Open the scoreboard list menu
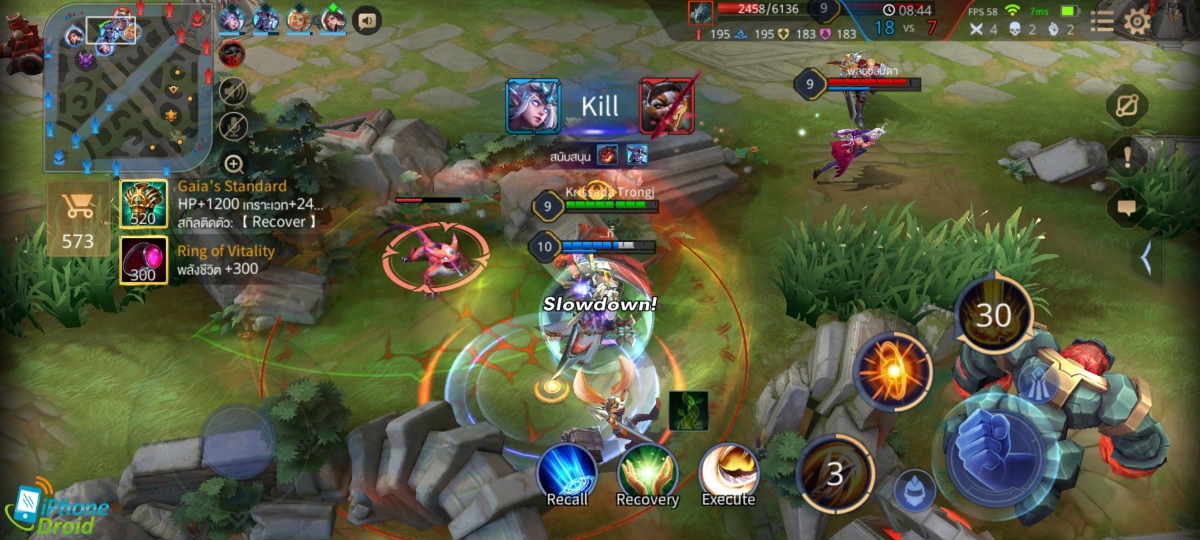Image resolution: width=1200 pixels, height=540 pixels. pos(1101,20)
